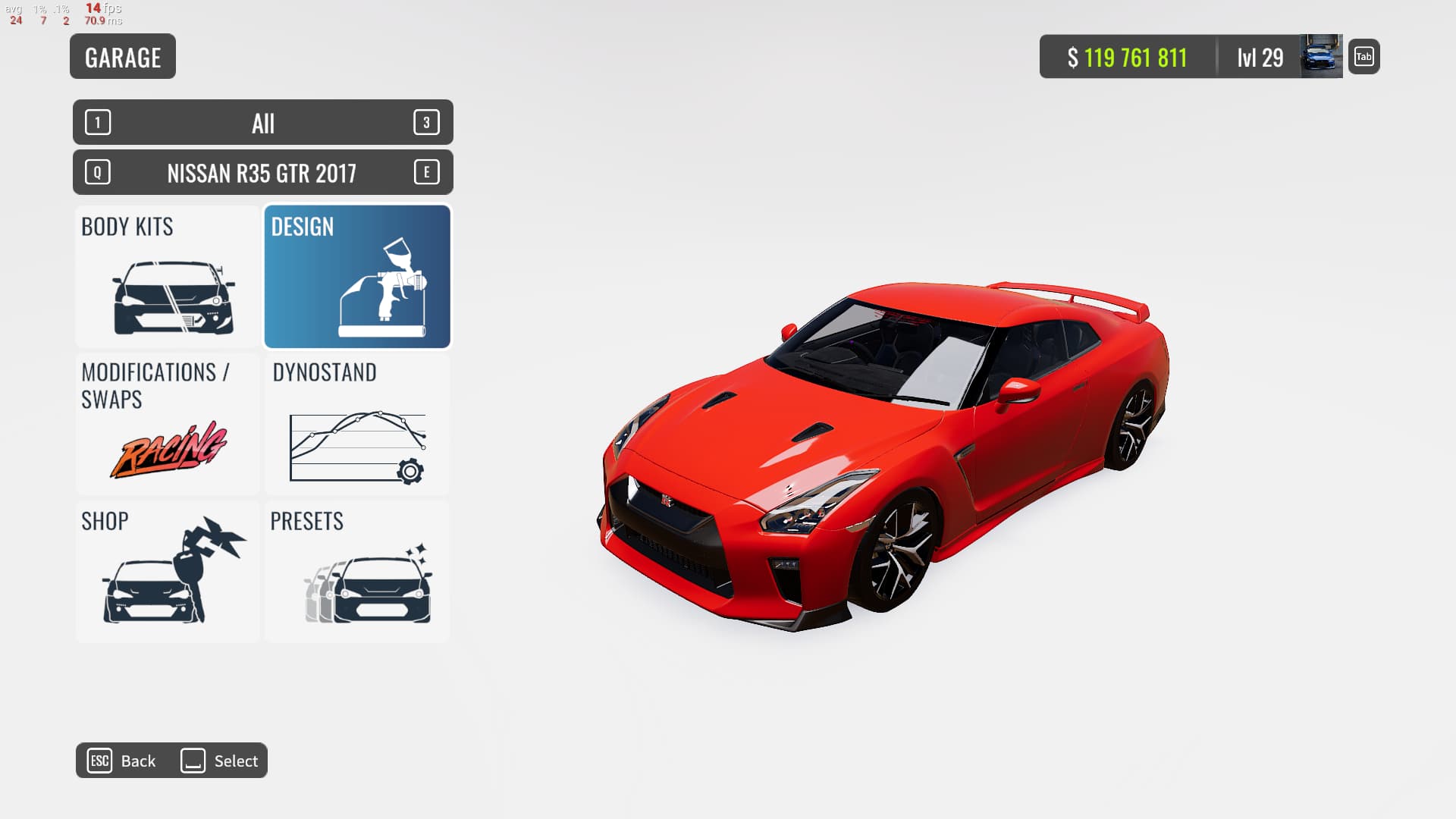Choose the Dynostand tile
This screenshot has height=819, width=1456.
coord(357,424)
